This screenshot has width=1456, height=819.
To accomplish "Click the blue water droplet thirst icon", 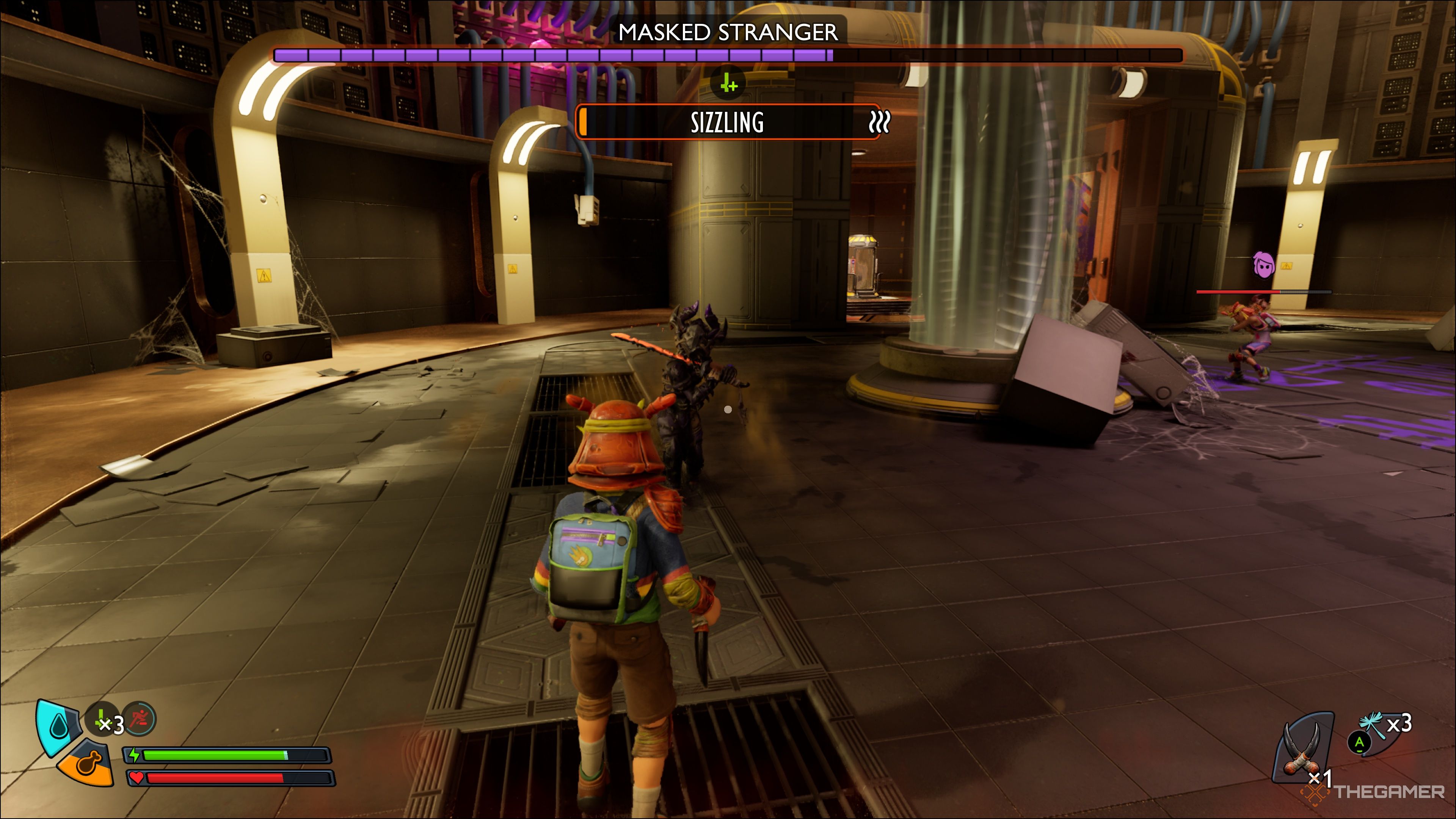I will 58,726.
